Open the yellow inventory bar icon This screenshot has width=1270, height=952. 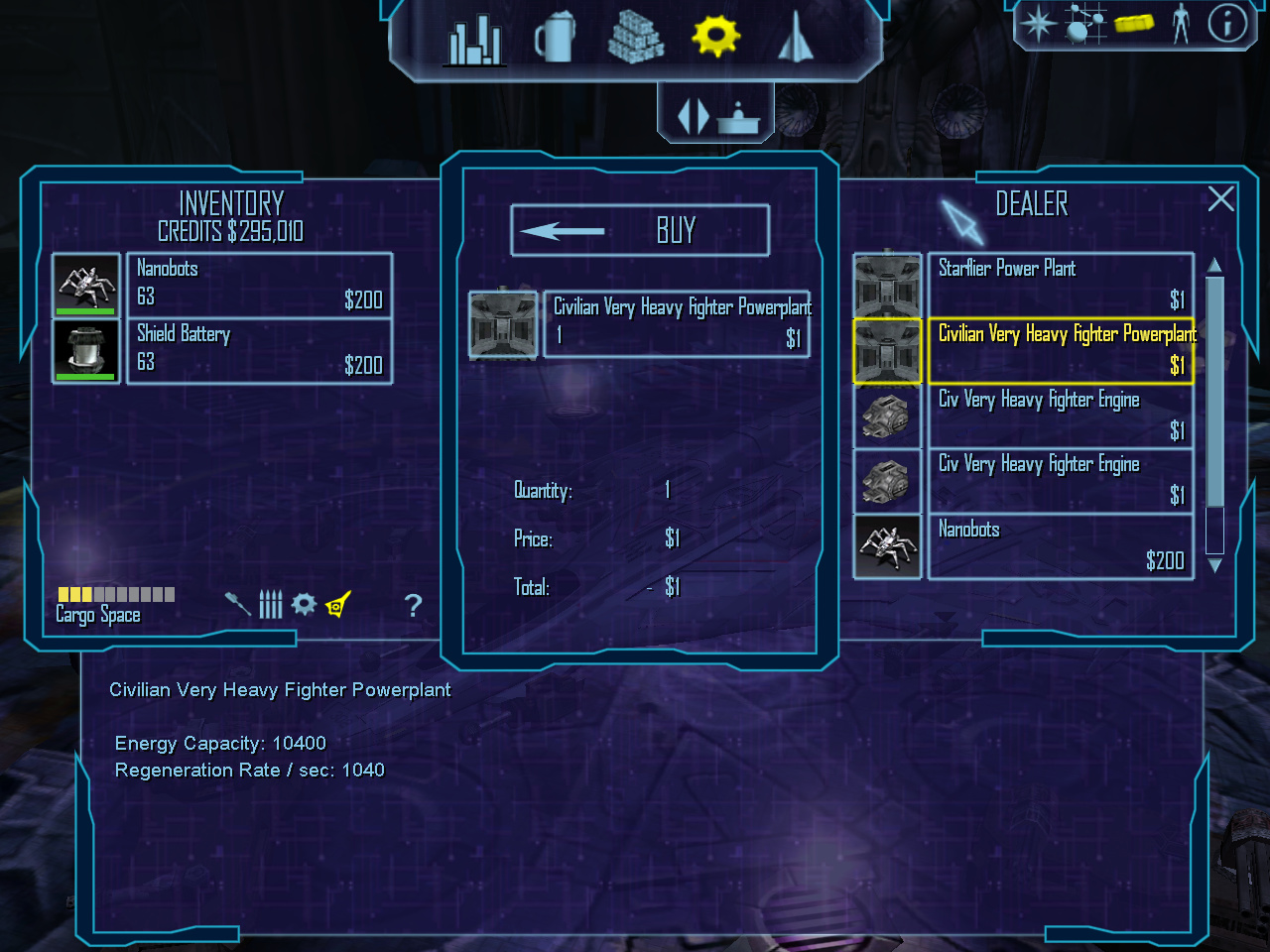coord(1134,22)
